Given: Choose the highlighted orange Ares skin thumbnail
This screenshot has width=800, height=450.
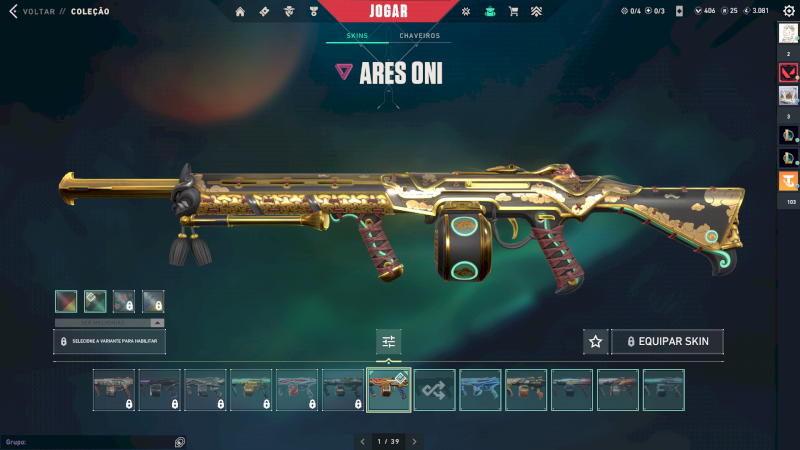Looking at the screenshot, I should click(389, 390).
